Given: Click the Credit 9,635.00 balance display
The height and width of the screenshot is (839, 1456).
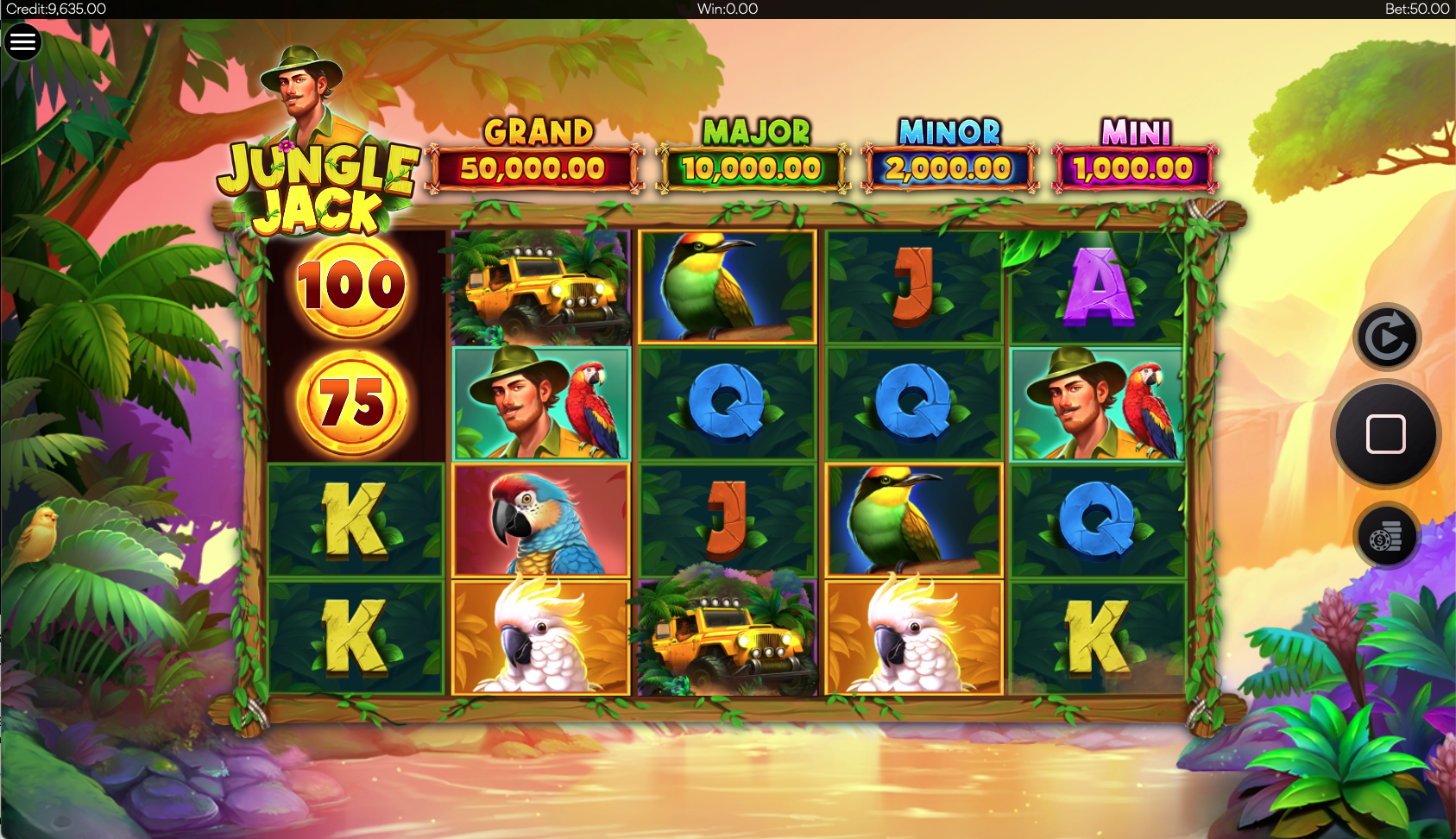Looking at the screenshot, I should (52, 9).
